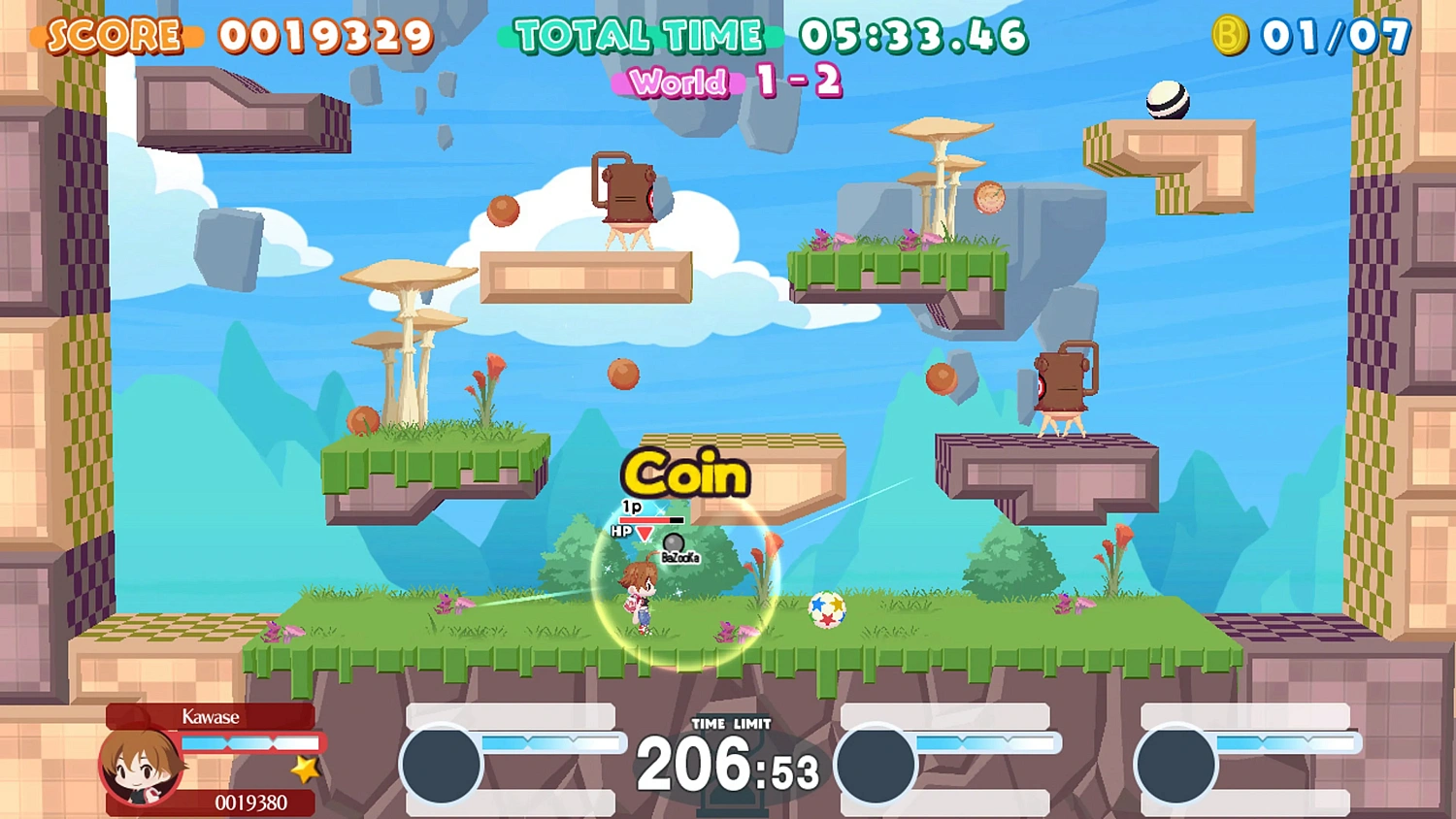Click Kawase's score value 0019380
The height and width of the screenshot is (819, 1456).
(x=251, y=803)
